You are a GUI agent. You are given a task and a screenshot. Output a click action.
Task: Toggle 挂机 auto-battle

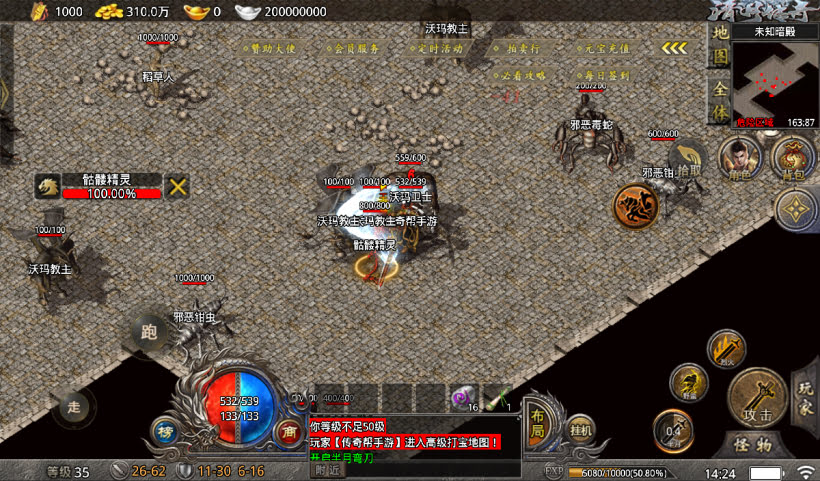[581, 429]
